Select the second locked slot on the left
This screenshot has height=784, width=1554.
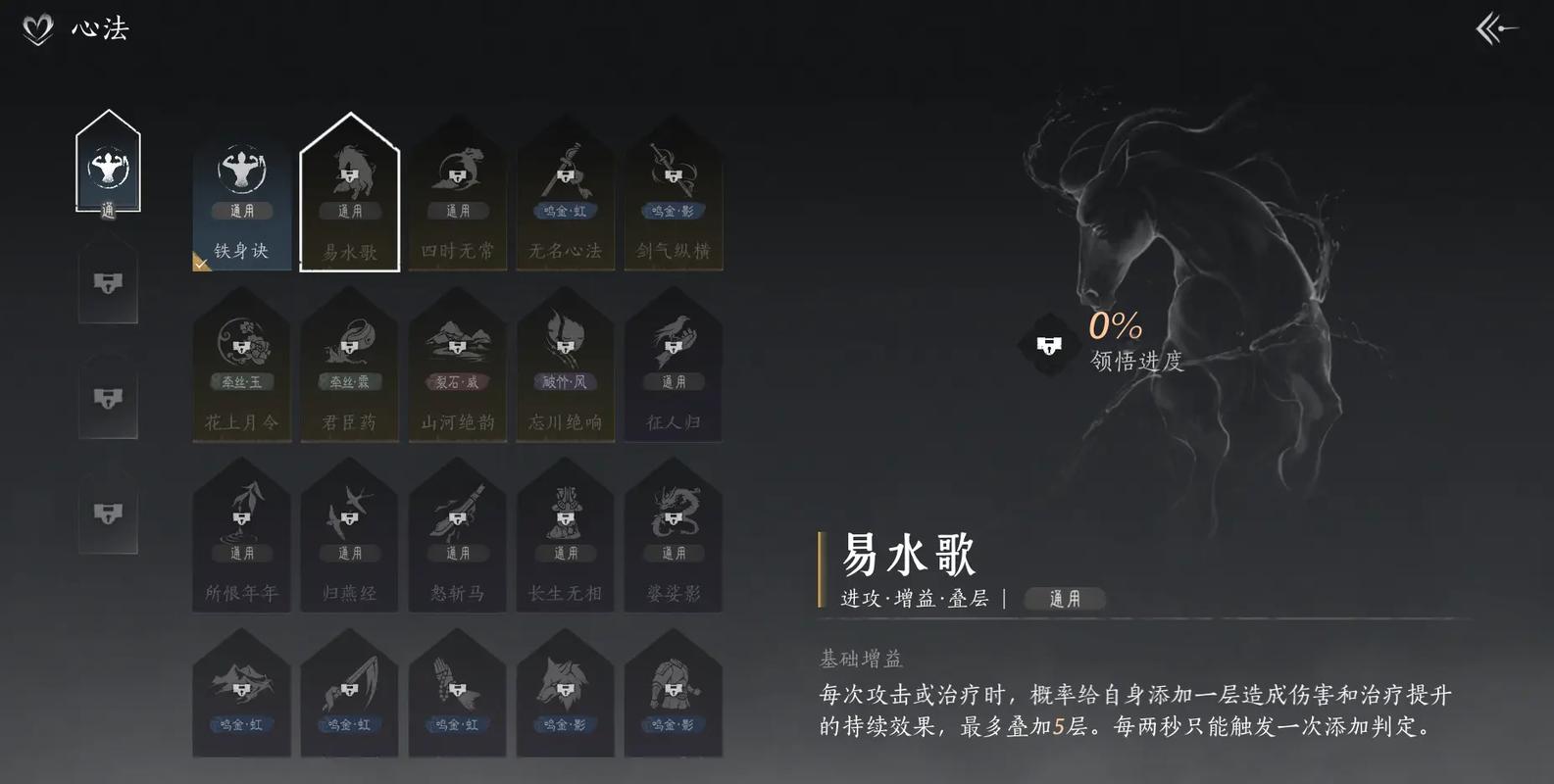click(108, 284)
